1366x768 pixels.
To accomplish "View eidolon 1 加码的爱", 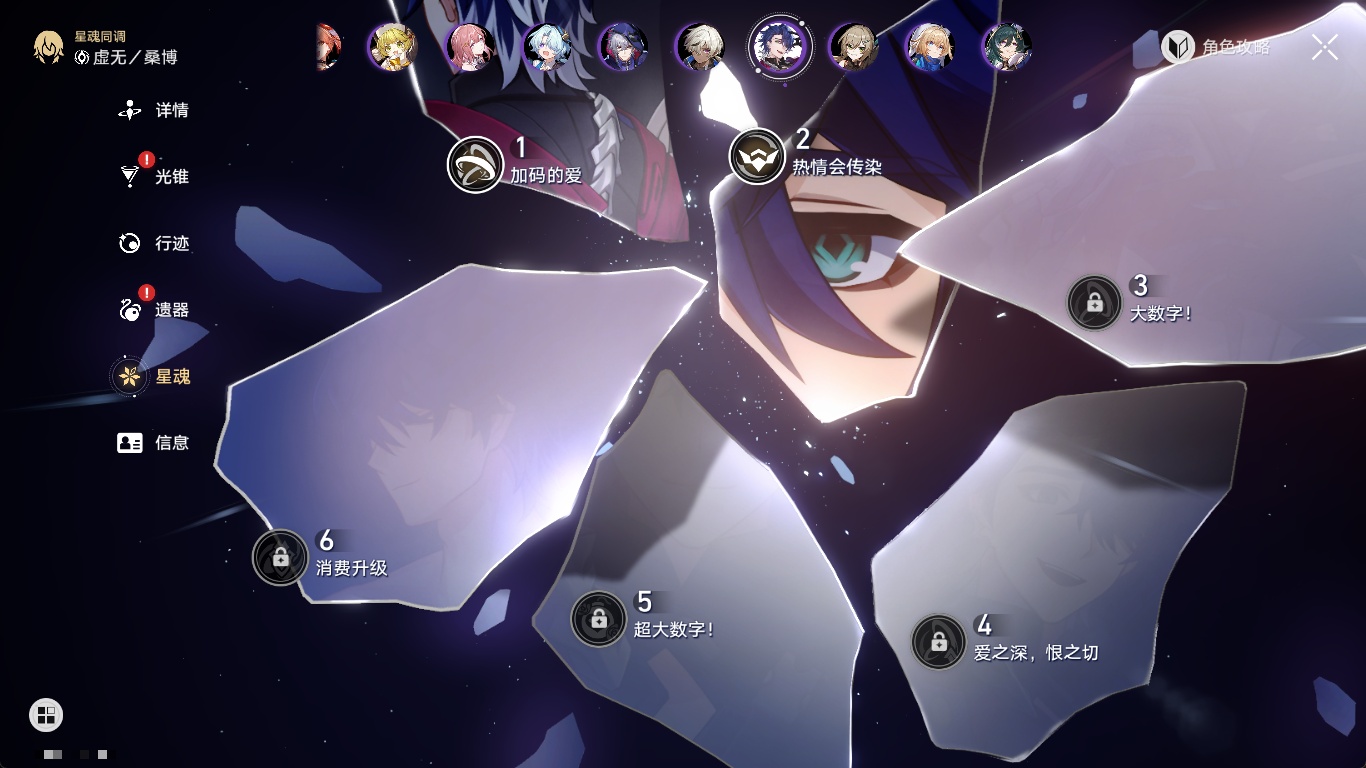I will (x=475, y=164).
